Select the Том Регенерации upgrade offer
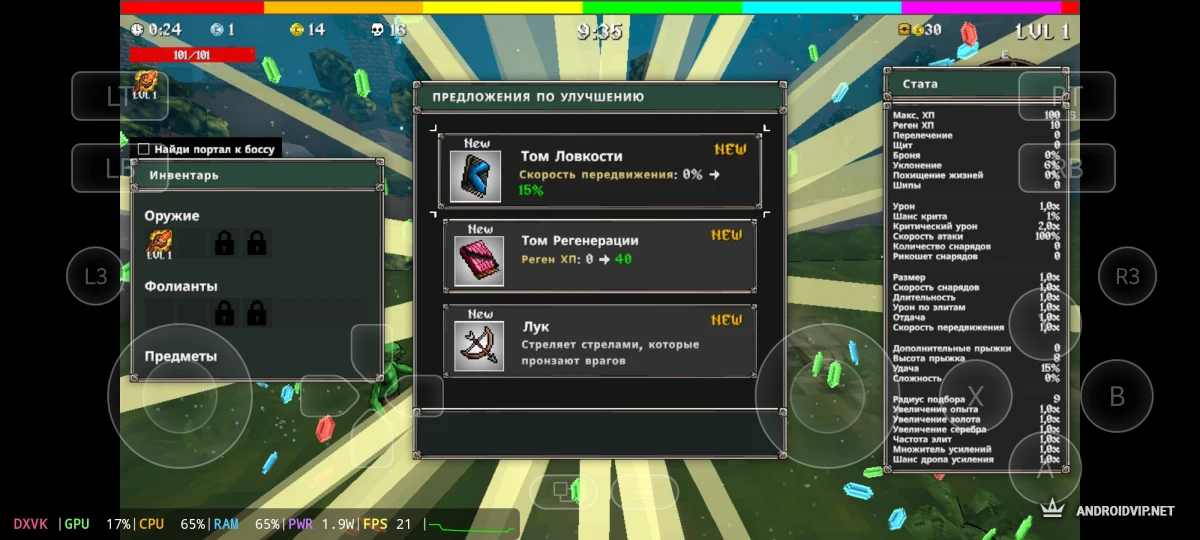Screen dimensions: 1200x540 click(x=599, y=256)
